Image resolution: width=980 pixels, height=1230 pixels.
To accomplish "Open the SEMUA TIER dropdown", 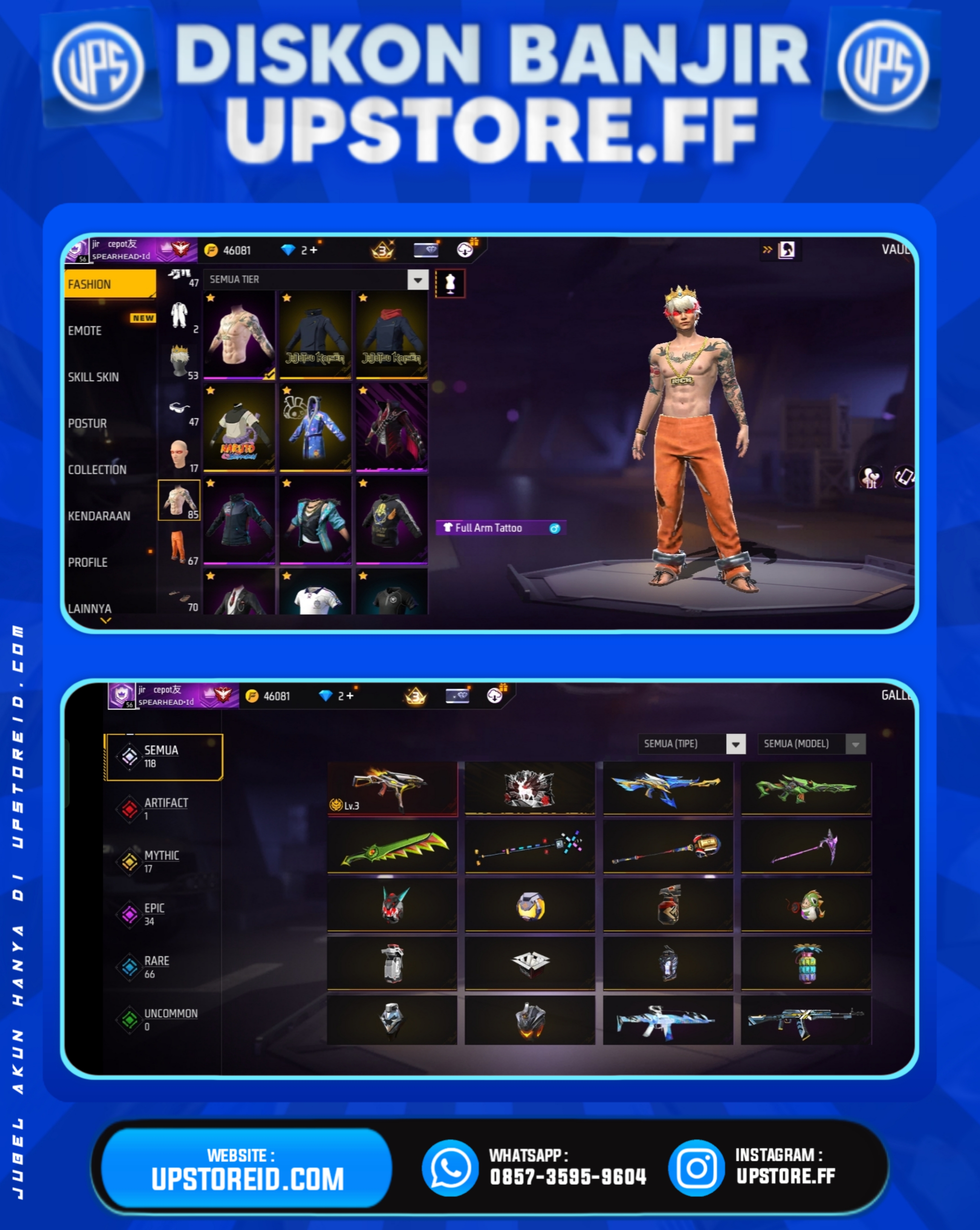I will 417,280.
